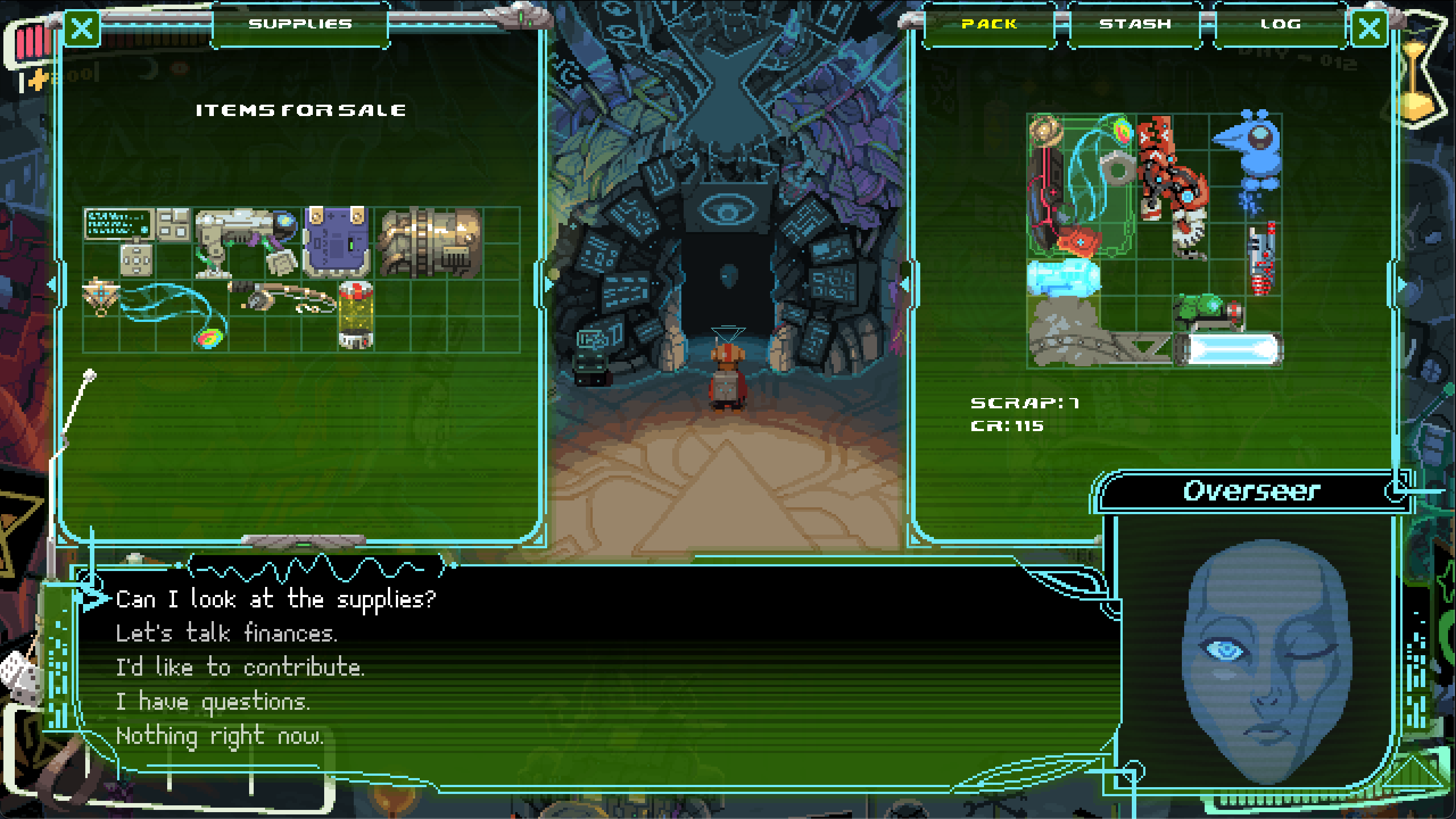Select the yellow canister with red cap
The image size is (1456, 819).
(356, 315)
